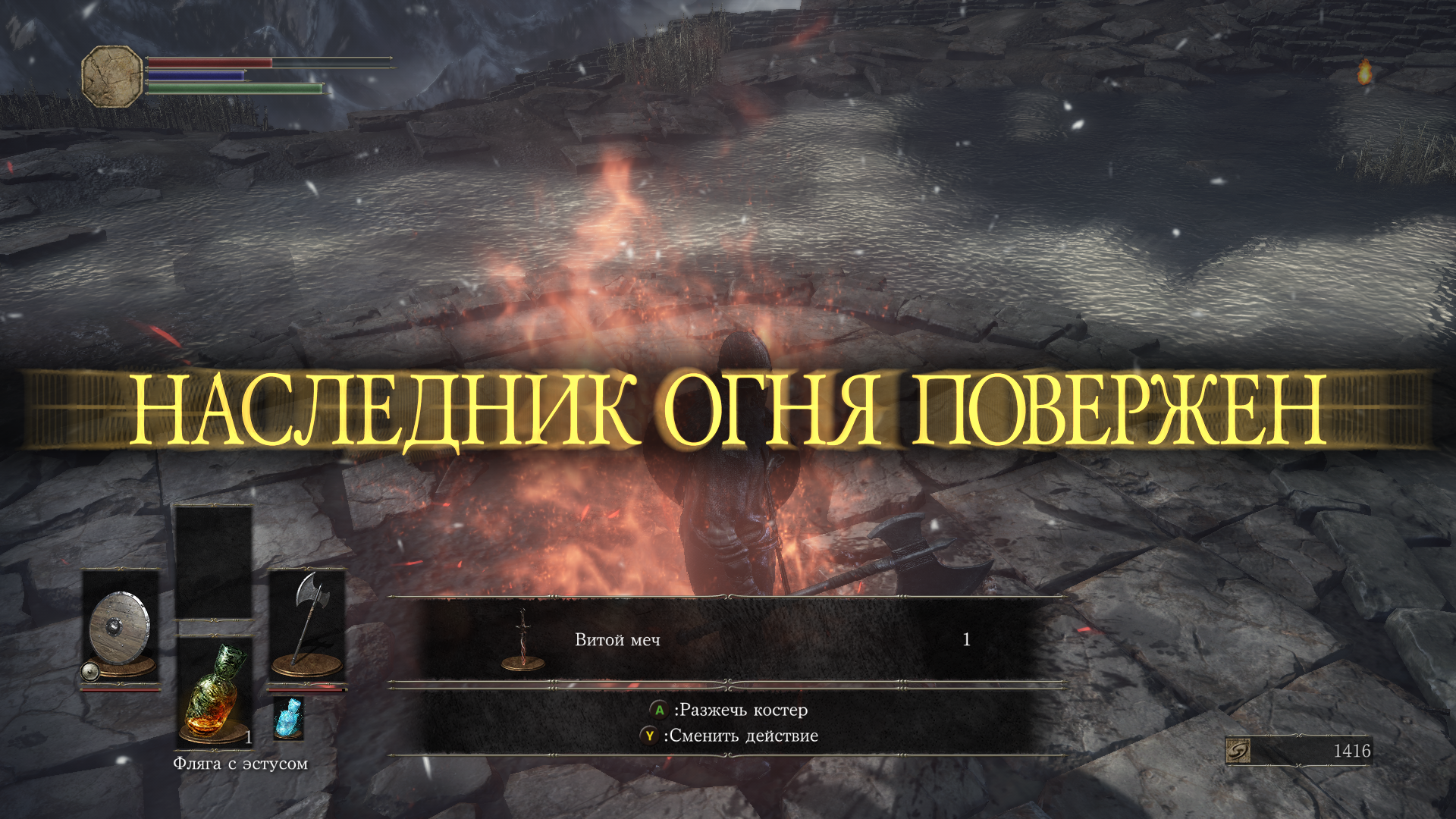Click the blue Ashen Estus flask icon
1456x819 pixels.
click(x=288, y=718)
